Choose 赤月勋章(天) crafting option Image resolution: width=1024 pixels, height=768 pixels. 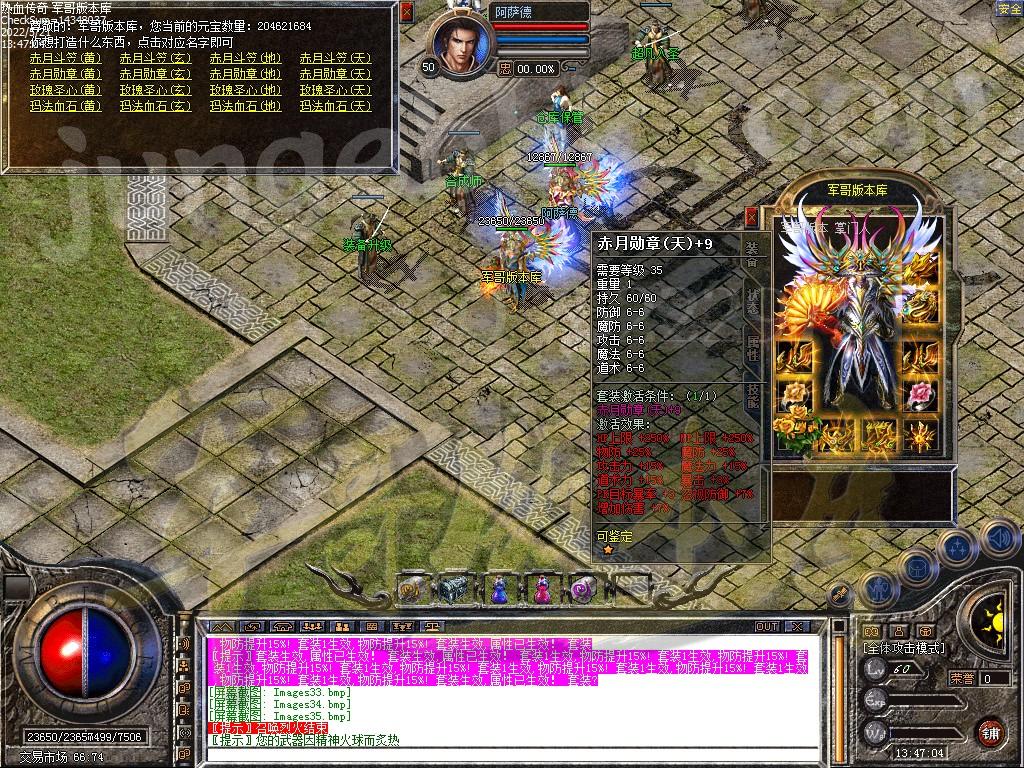[335, 74]
